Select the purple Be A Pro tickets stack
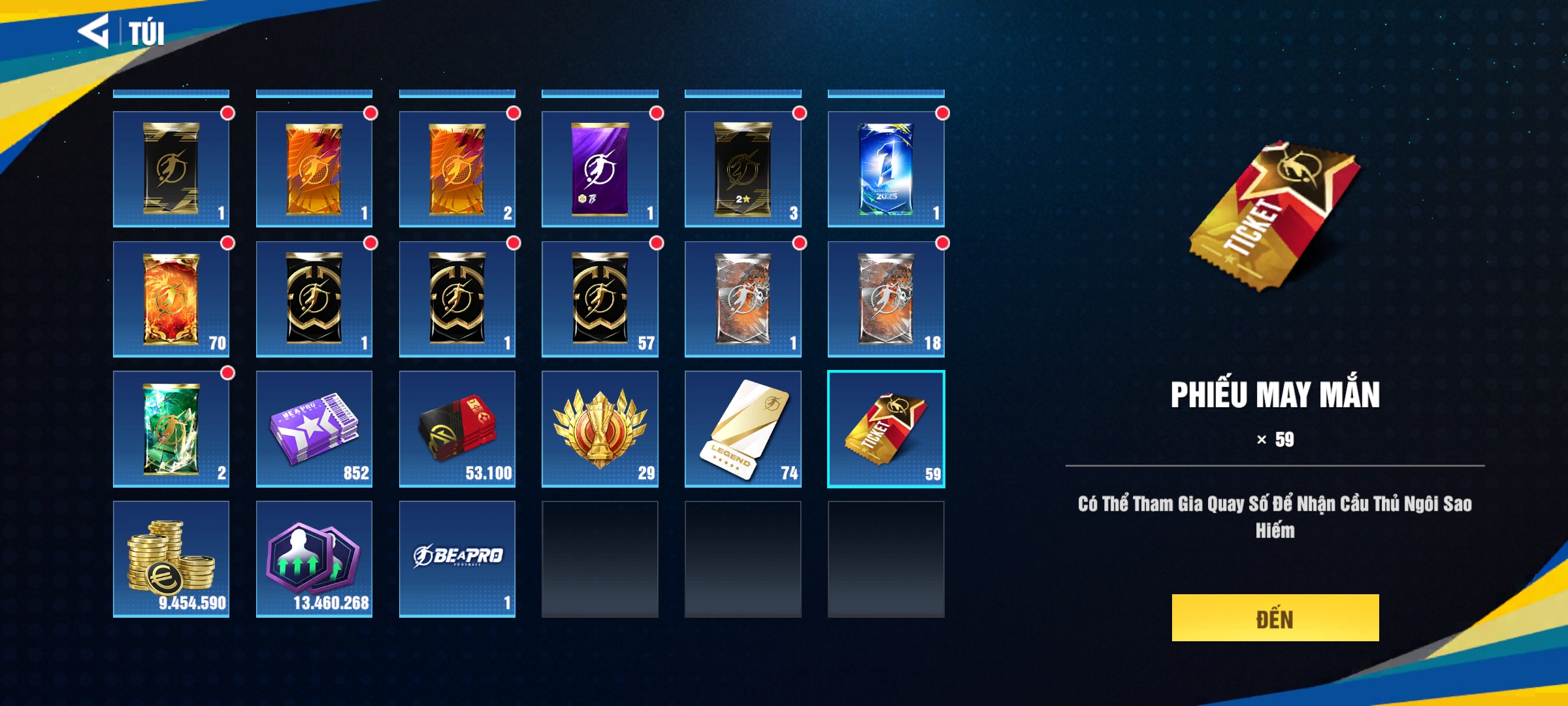Image resolution: width=1568 pixels, height=706 pixels. click(x=314, y=429)
